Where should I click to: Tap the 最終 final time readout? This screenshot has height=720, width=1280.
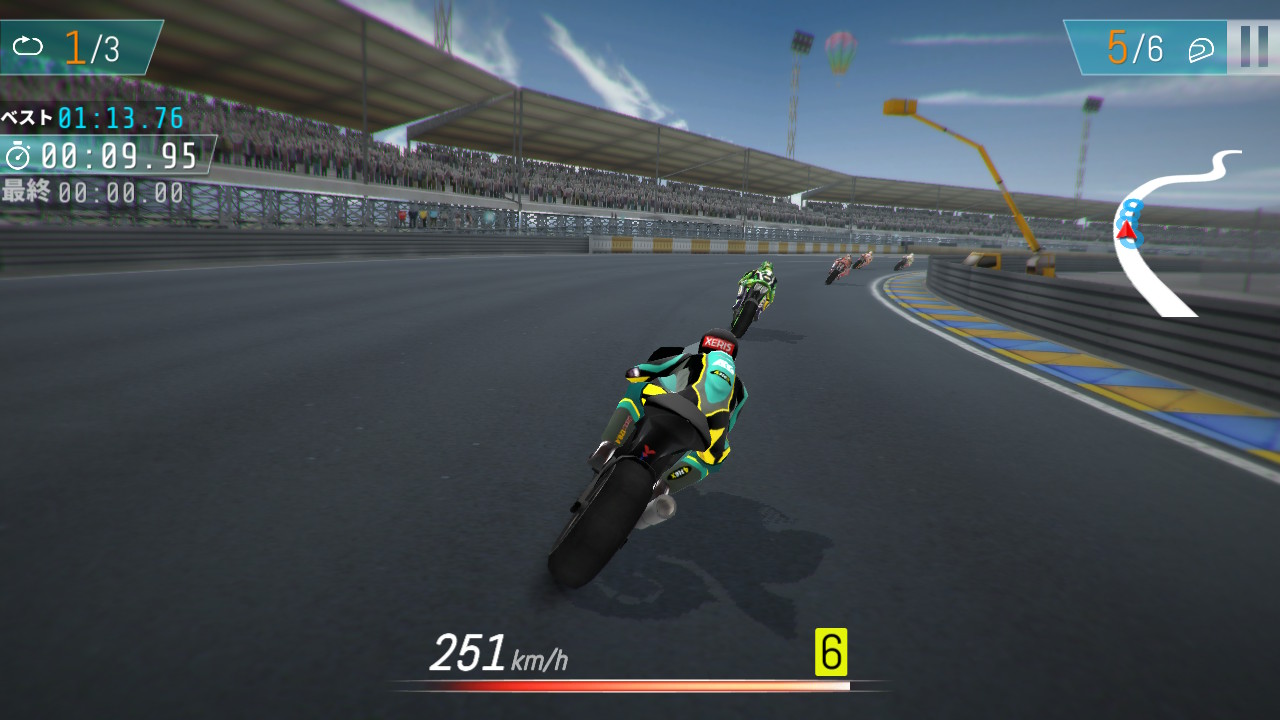point(95,190)
